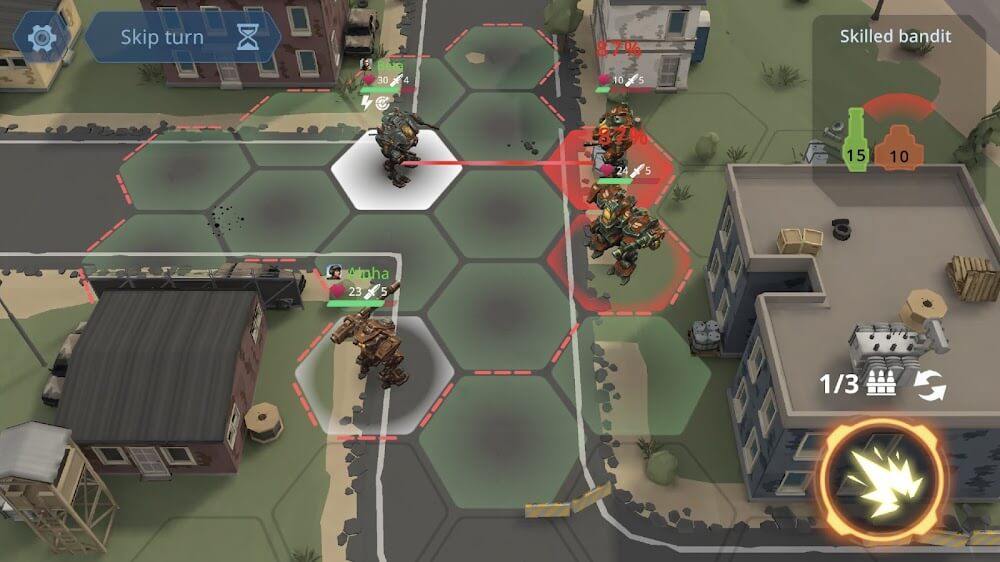Select the allied mech with 30 health

click(x=394, y=148)
